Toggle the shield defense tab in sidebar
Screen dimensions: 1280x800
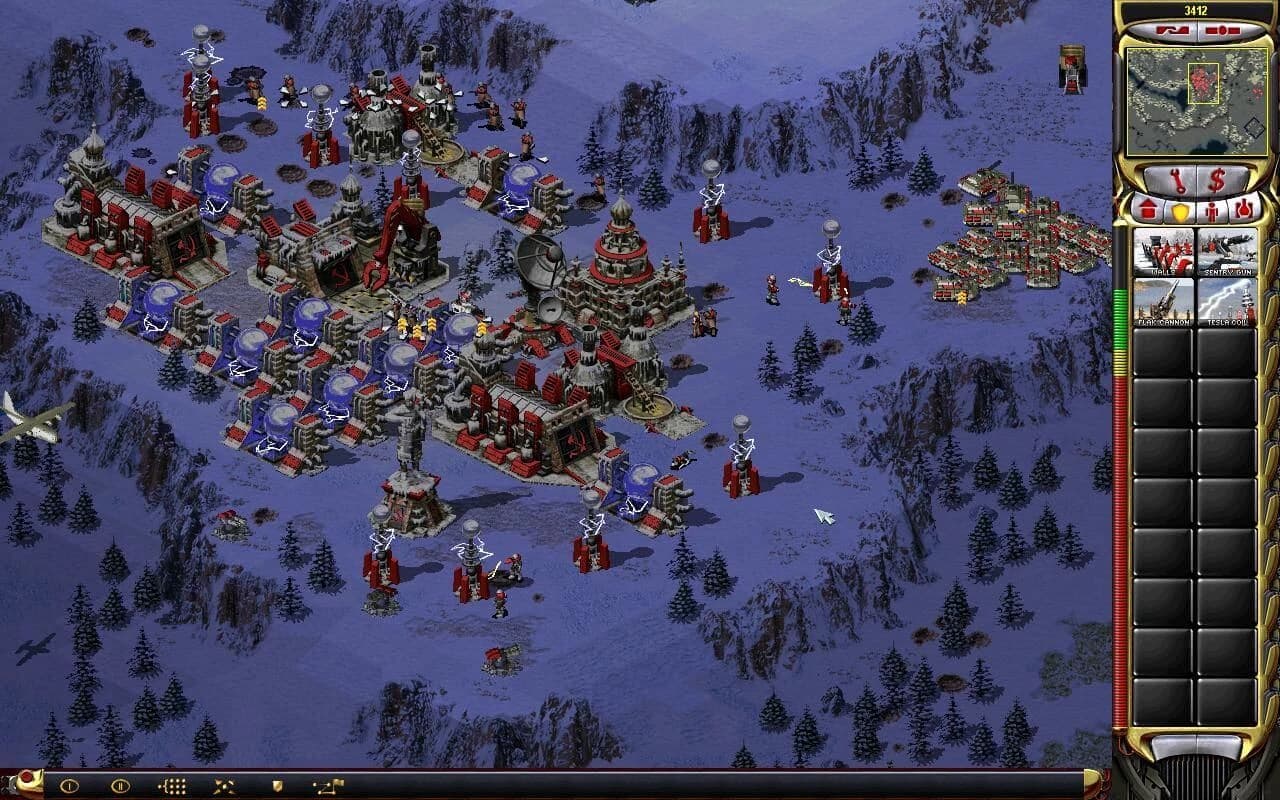(x=1179, y=210)
